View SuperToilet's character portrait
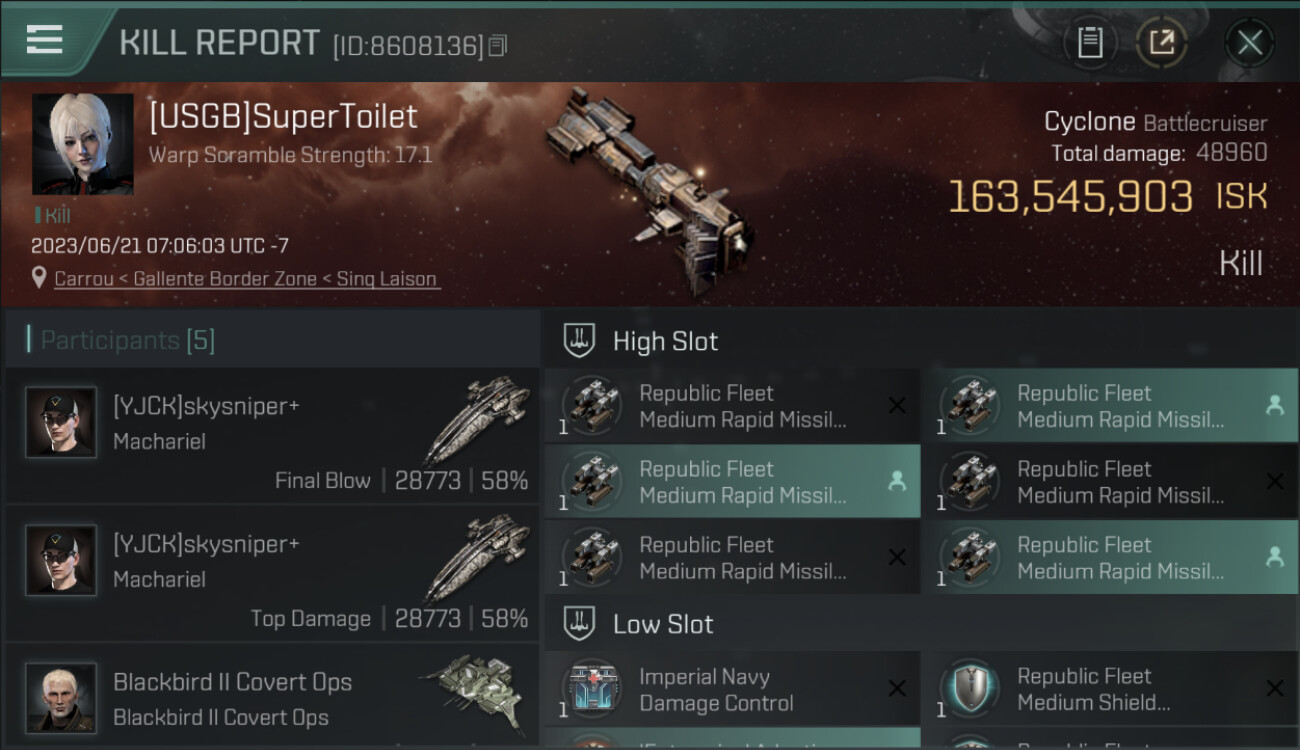1300x750 pixels. (x=83, y=144)
